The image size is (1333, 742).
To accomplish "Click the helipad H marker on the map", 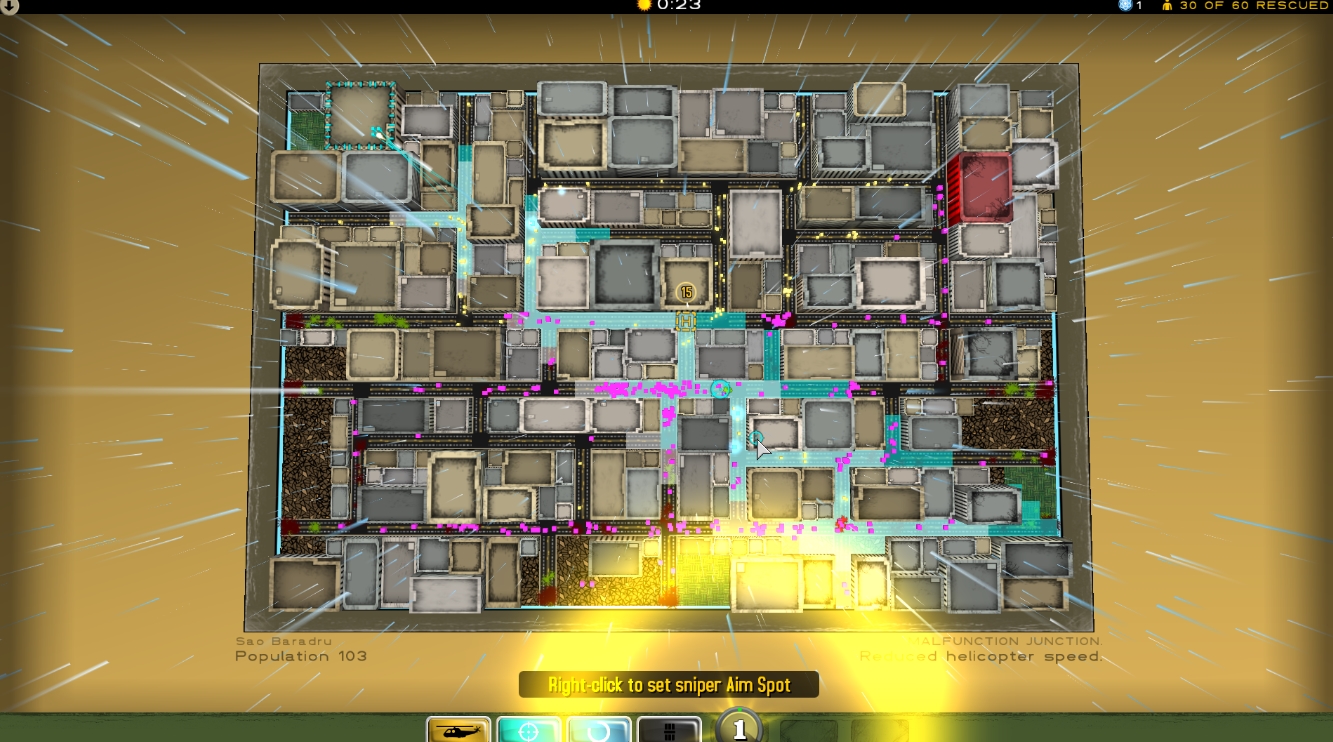I will pos(687,322).
